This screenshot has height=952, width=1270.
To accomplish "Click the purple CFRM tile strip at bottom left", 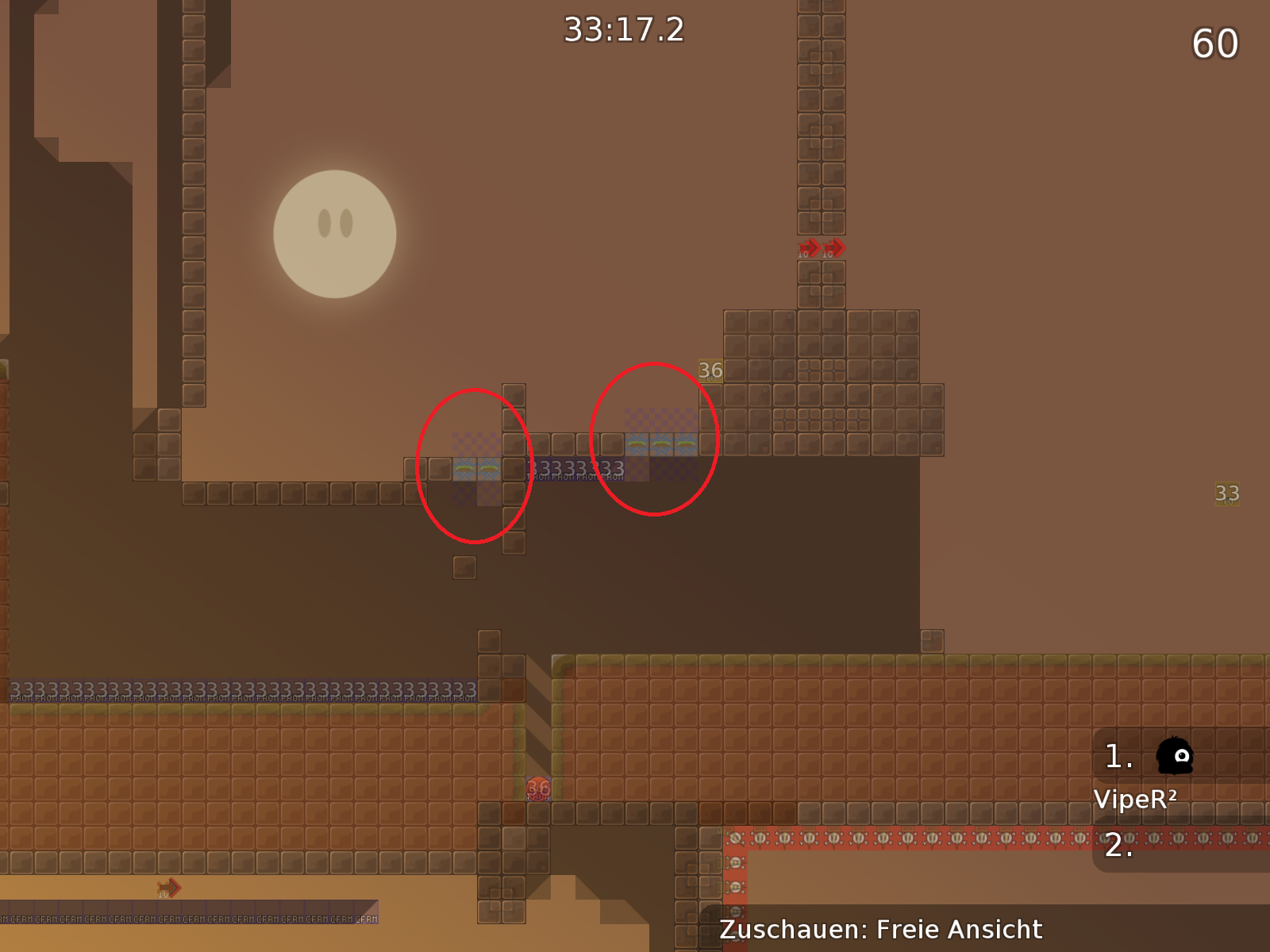I will 190,920.
